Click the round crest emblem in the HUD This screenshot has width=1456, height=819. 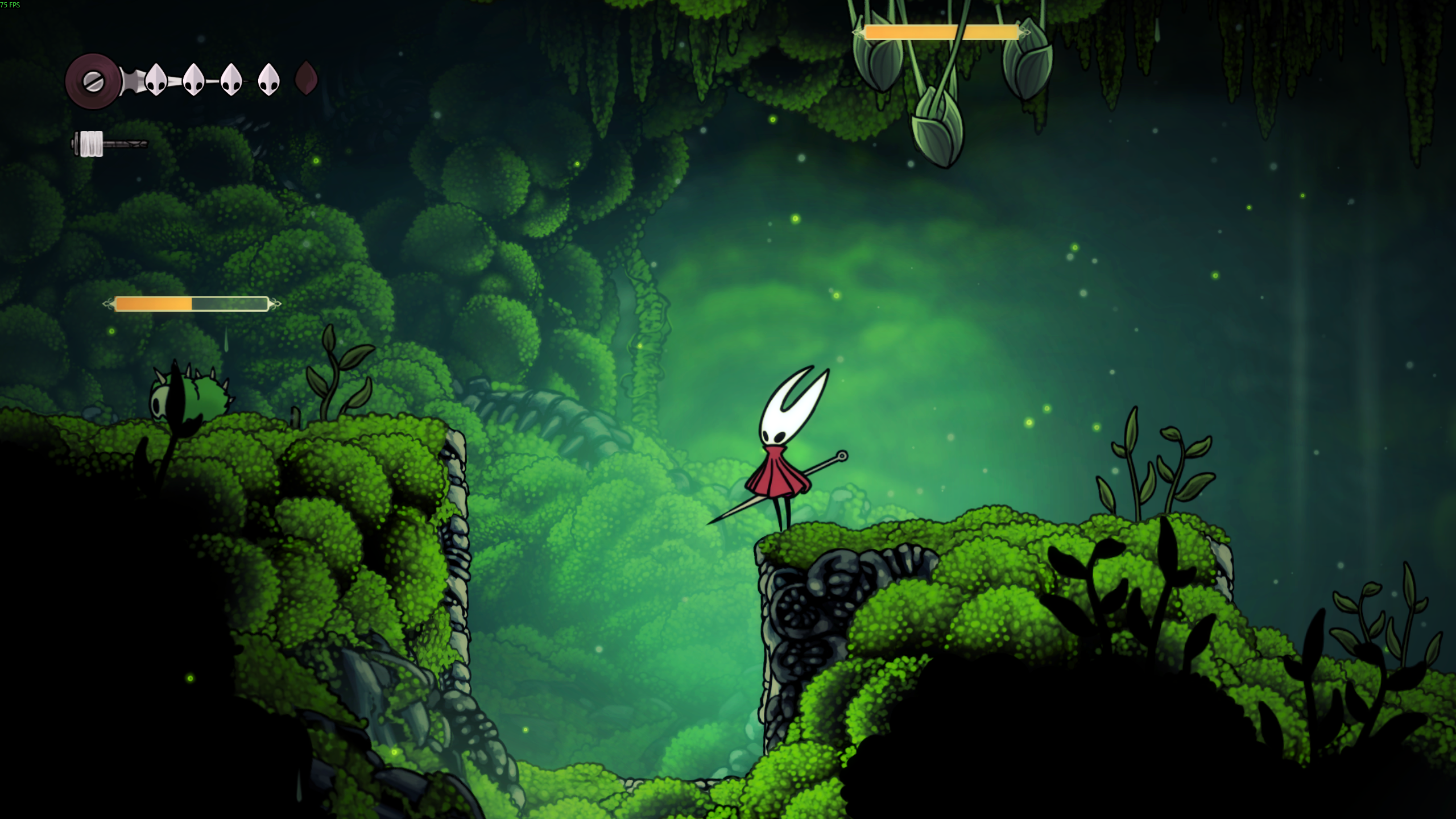[x=93, y=81]
